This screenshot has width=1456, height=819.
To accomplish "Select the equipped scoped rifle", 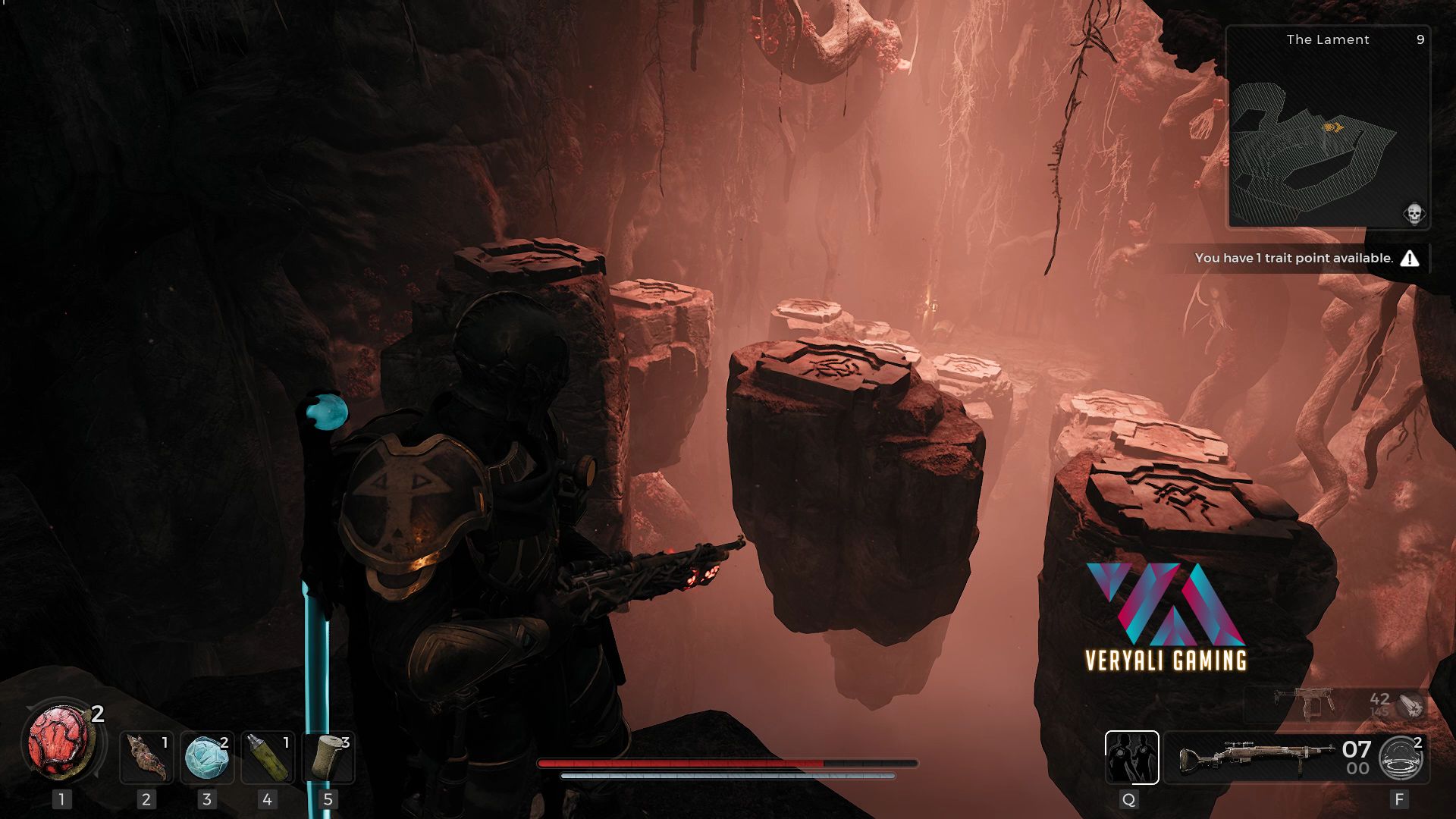I will 1257,756.
